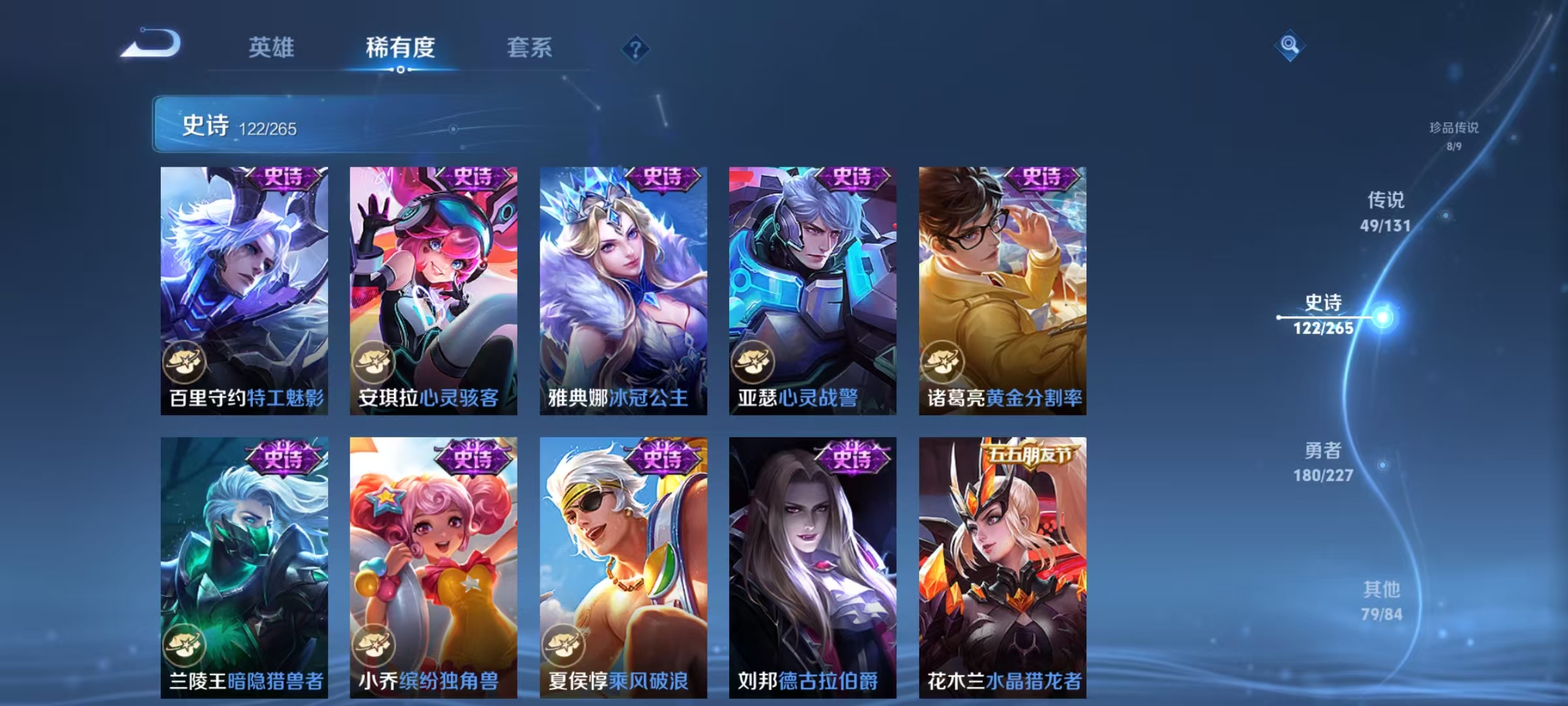Select the 稀有度 tab
The width and height of the screenshot is (1568, 706).
401,47
